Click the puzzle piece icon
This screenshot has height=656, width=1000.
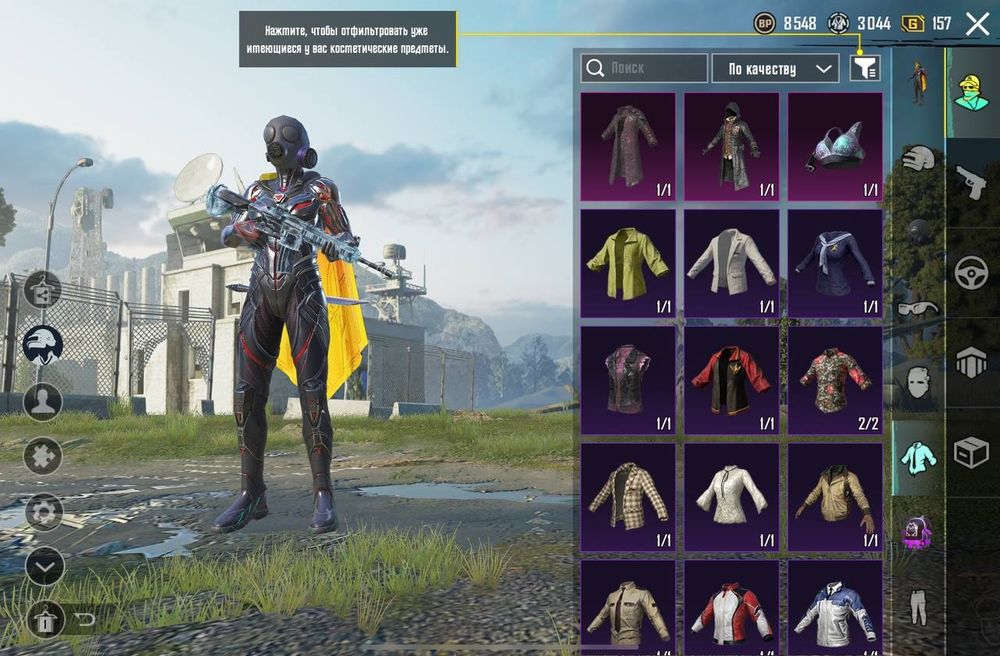pos(43,456)
